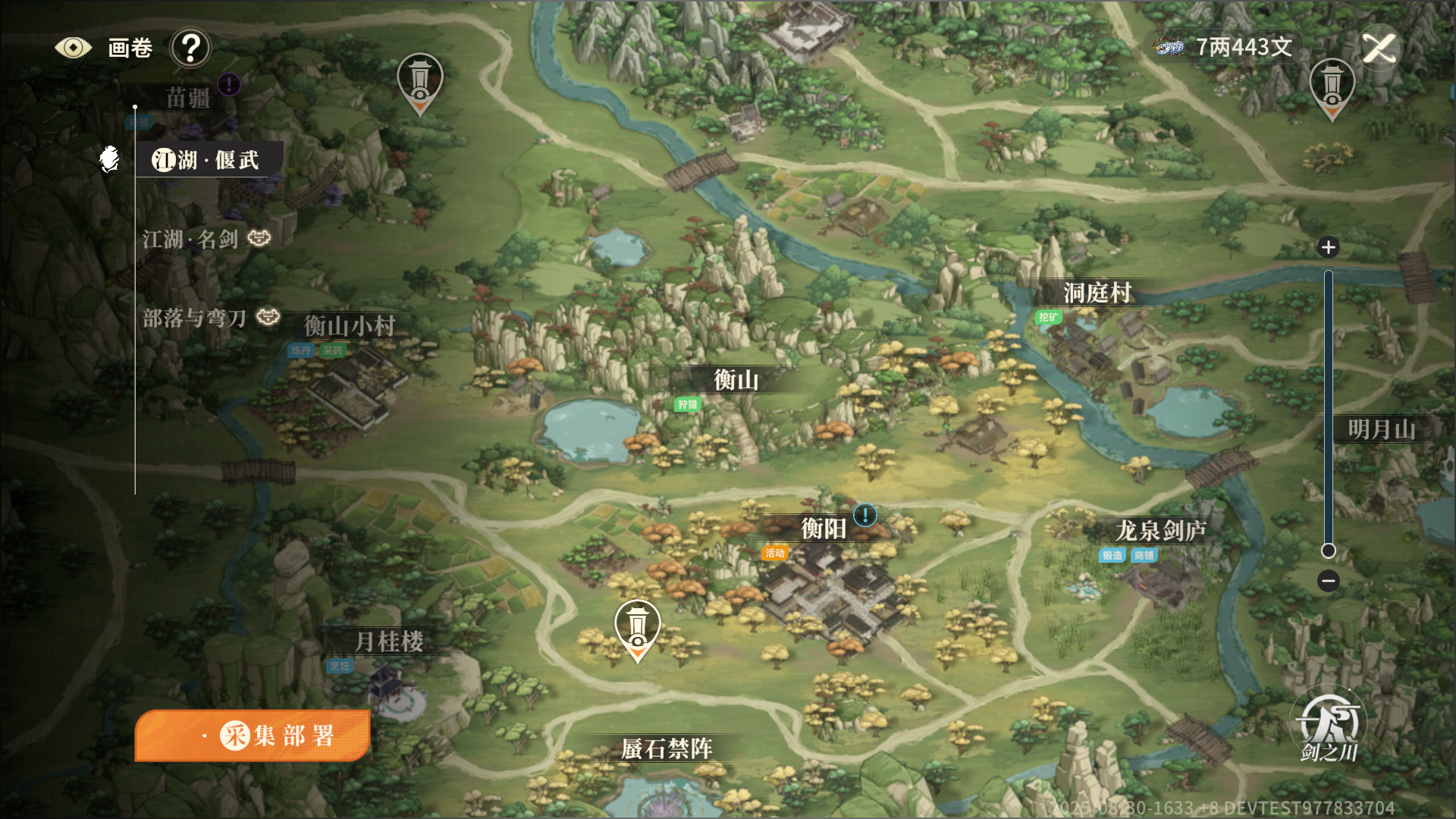This screenshot has height=819, width=1456.
Task: Open the help question mark beside 画卷
Action: pos(190,47)
